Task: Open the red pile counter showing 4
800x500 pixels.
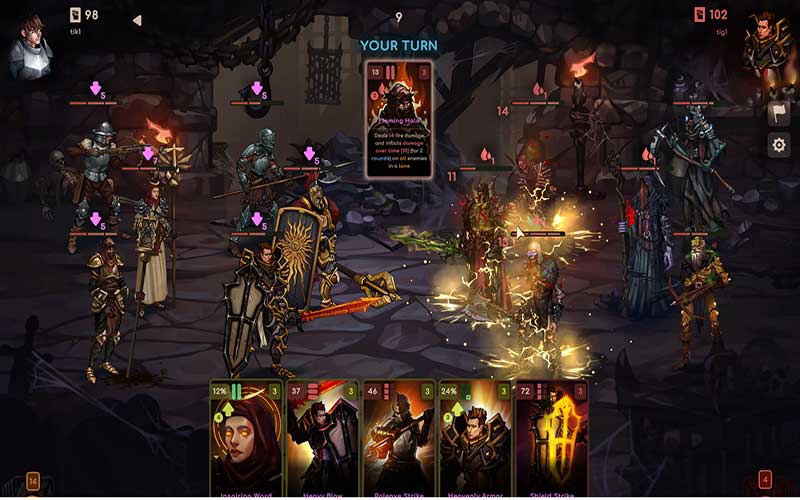Action: click(765, 481)
